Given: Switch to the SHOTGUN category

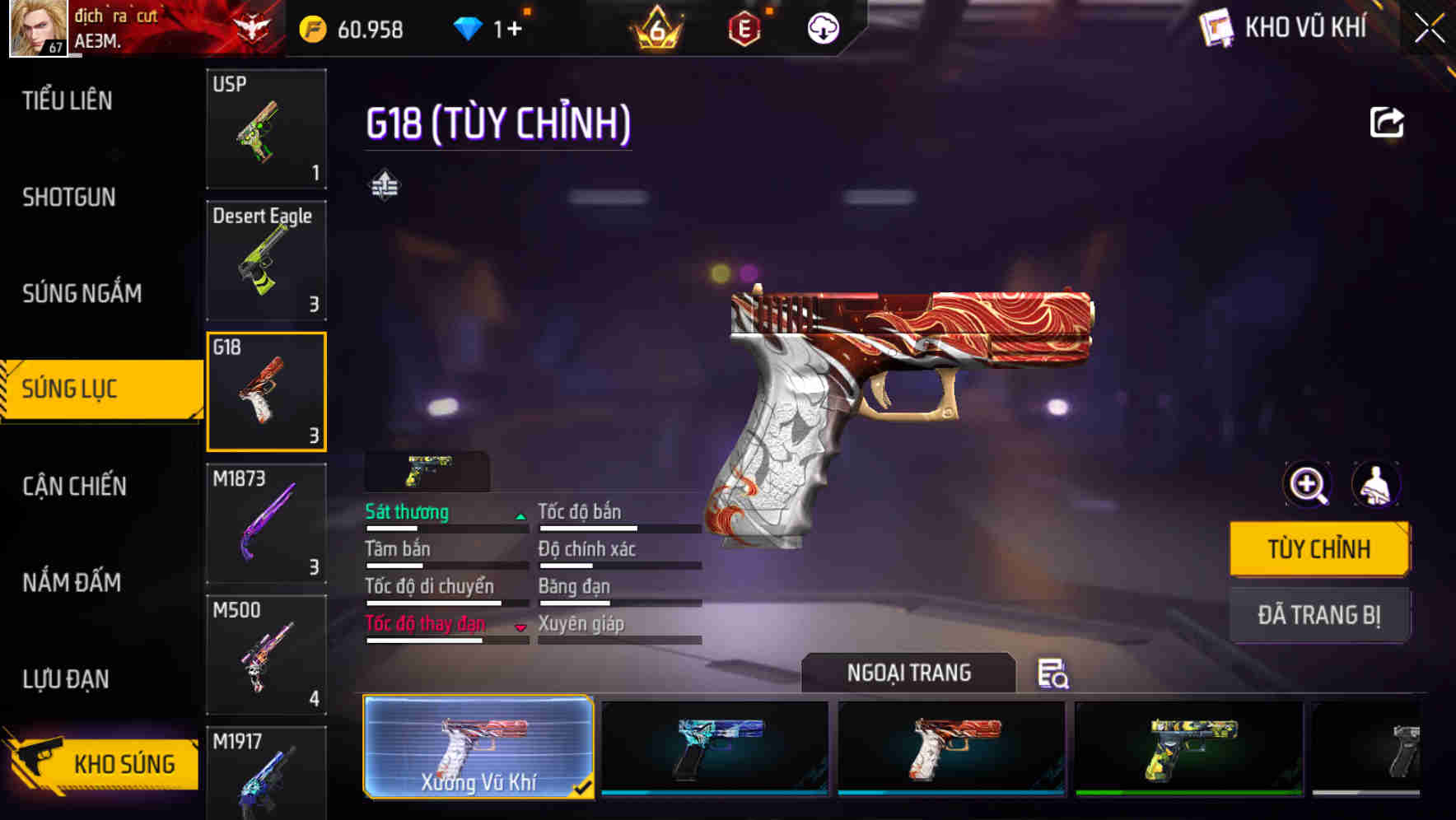Looking at the screenshot, I should coord(69,198).
